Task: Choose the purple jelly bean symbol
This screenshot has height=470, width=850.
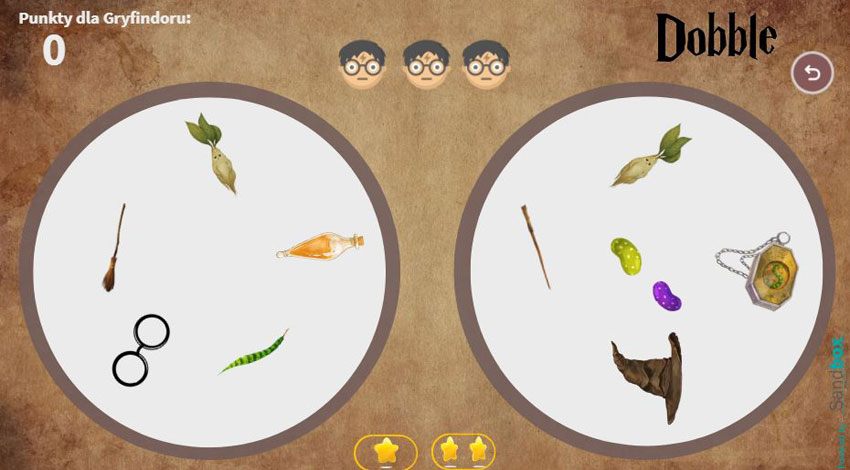Action: pos(666,296)
